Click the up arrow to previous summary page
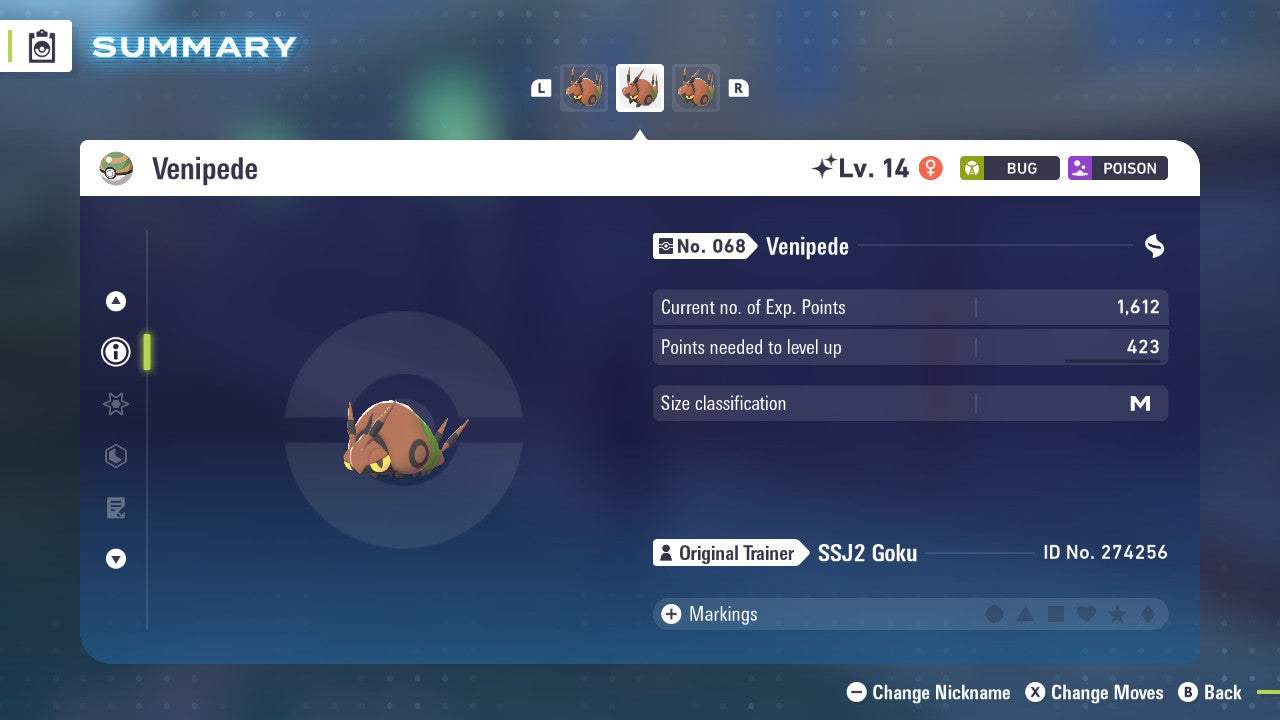 115,301
